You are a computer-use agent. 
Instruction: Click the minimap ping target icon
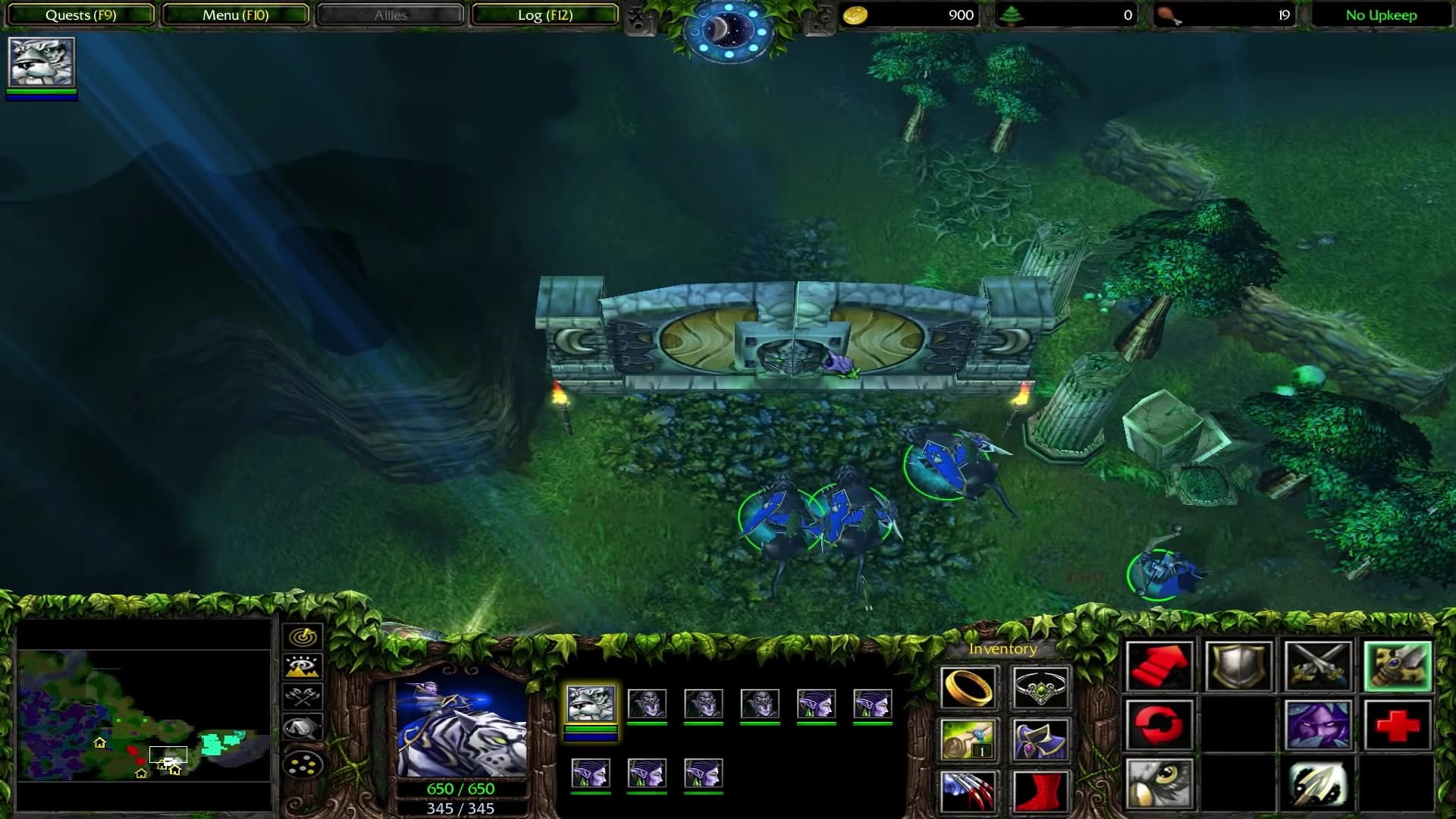303,636
